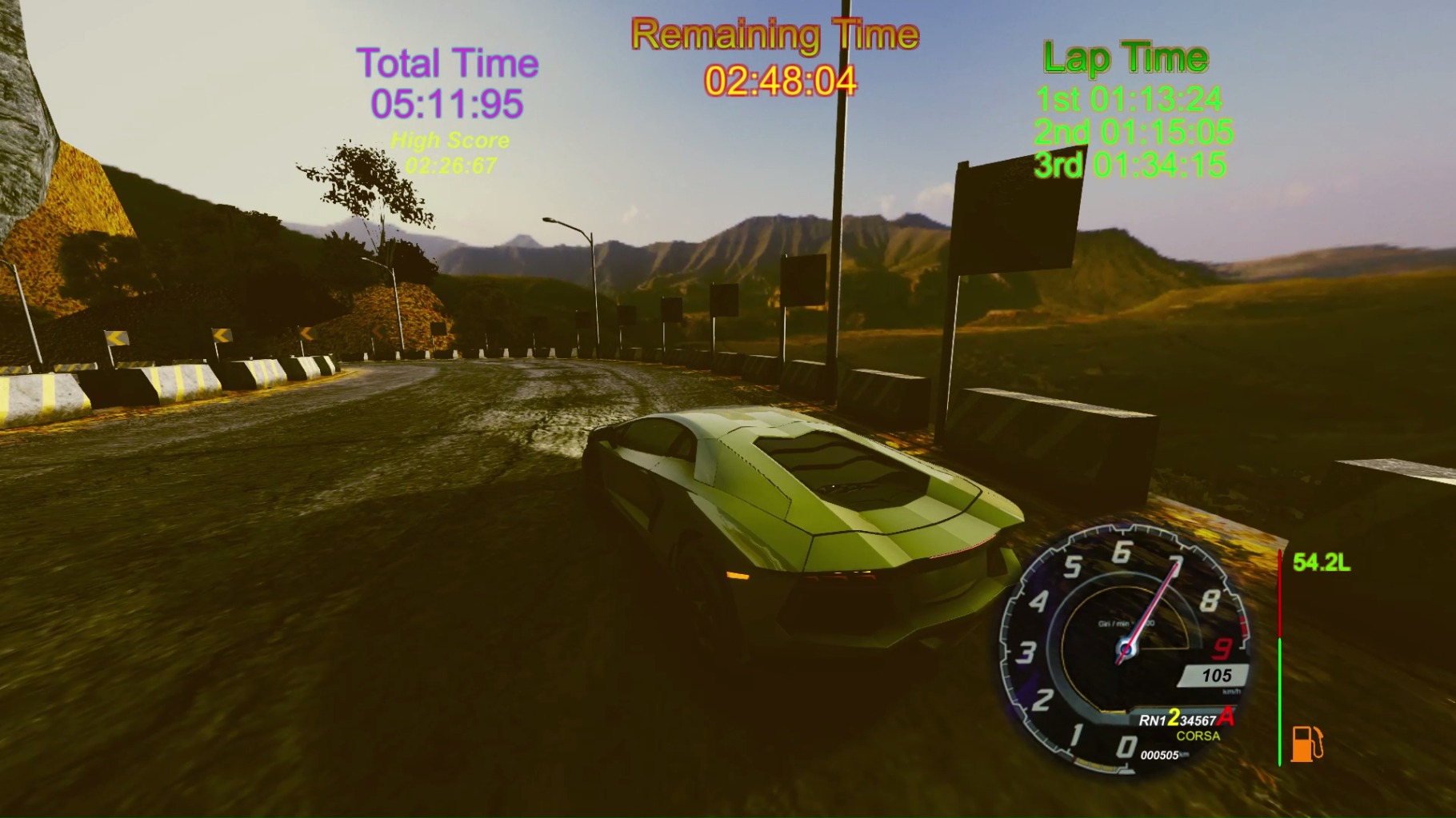Click the orange fuel pump icon
This screenshot has width=1456, height=818.
(1306, 744)
